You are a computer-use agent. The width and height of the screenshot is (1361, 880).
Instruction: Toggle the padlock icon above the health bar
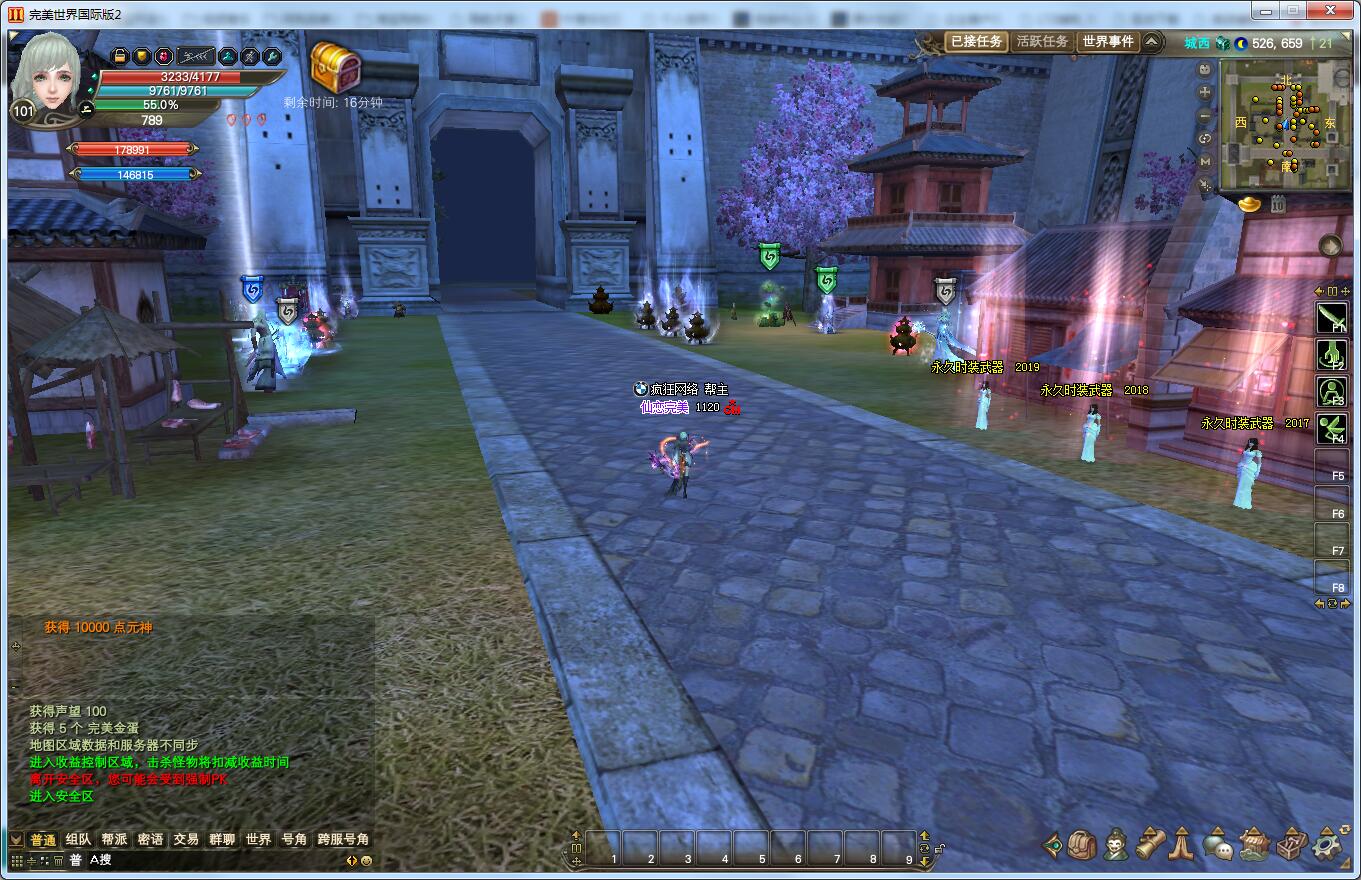tap(120, 56)
